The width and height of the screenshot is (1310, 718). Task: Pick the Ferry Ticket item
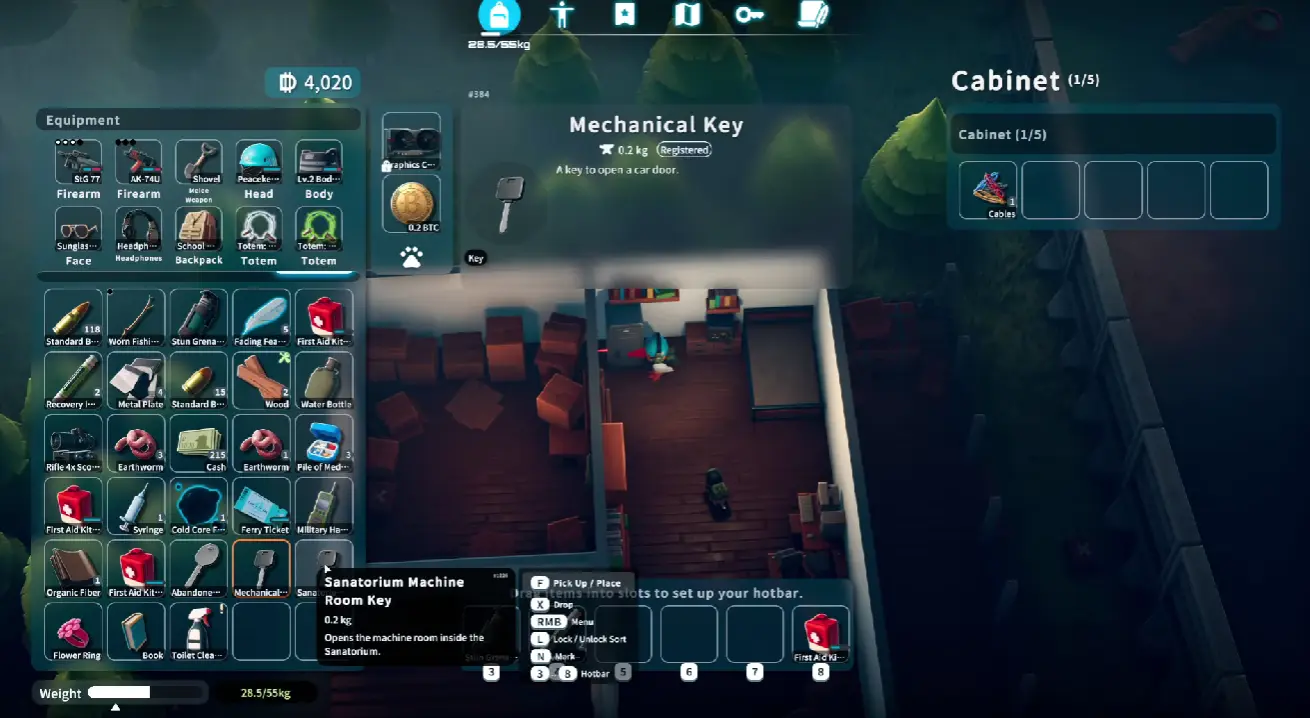pos(261,505)
